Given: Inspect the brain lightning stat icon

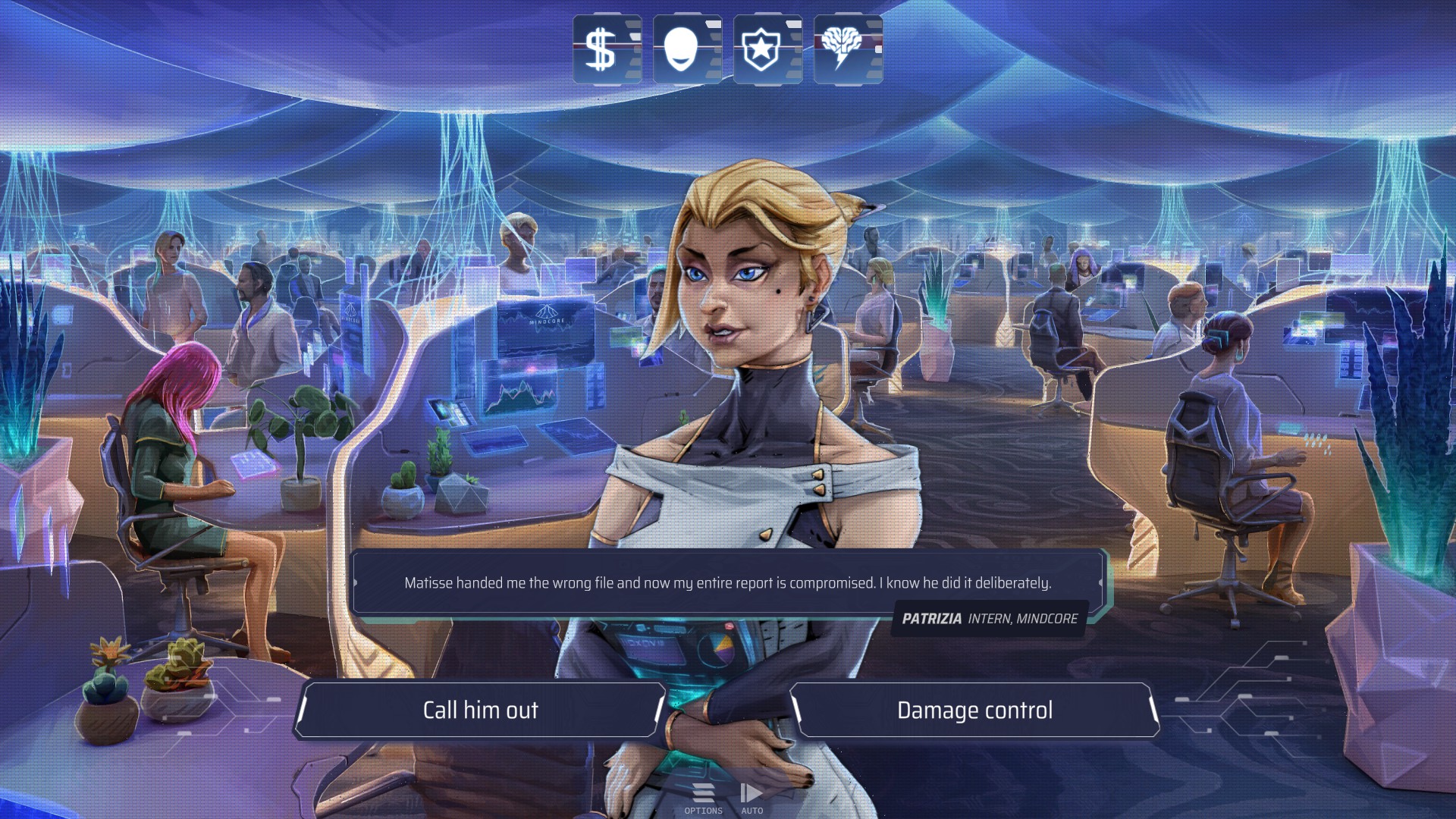Looking at the screenshot, I should tap(848, 49).
